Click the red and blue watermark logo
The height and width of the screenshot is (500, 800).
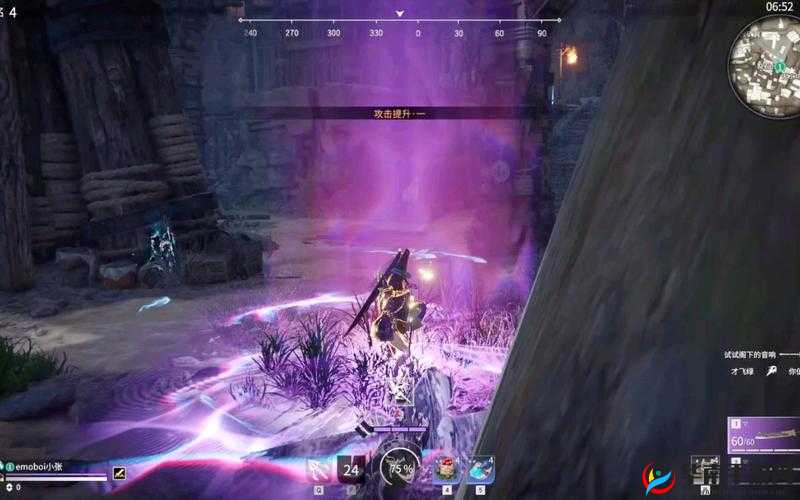point(659,481)
